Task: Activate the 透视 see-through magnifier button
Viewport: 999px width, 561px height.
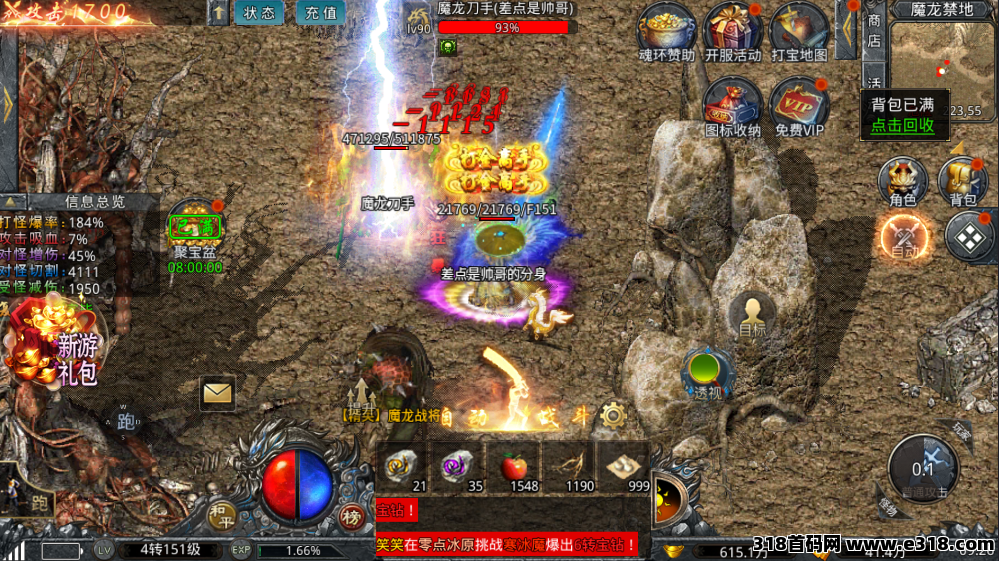Action: point(707,372)
